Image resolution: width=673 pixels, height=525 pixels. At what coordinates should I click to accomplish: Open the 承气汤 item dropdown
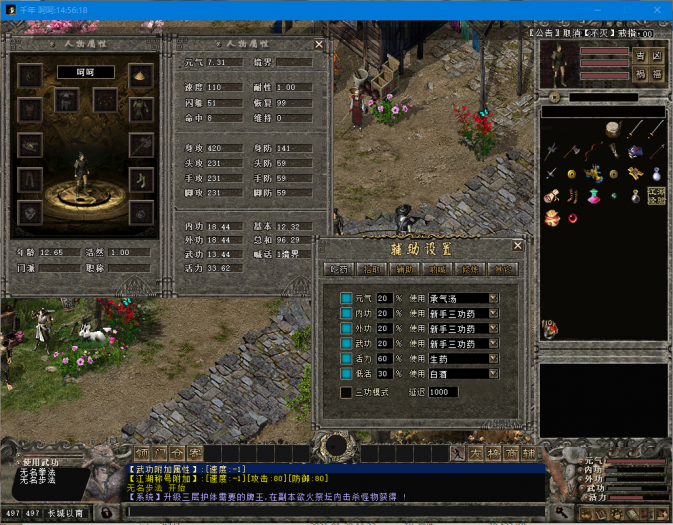pos(493,299)
